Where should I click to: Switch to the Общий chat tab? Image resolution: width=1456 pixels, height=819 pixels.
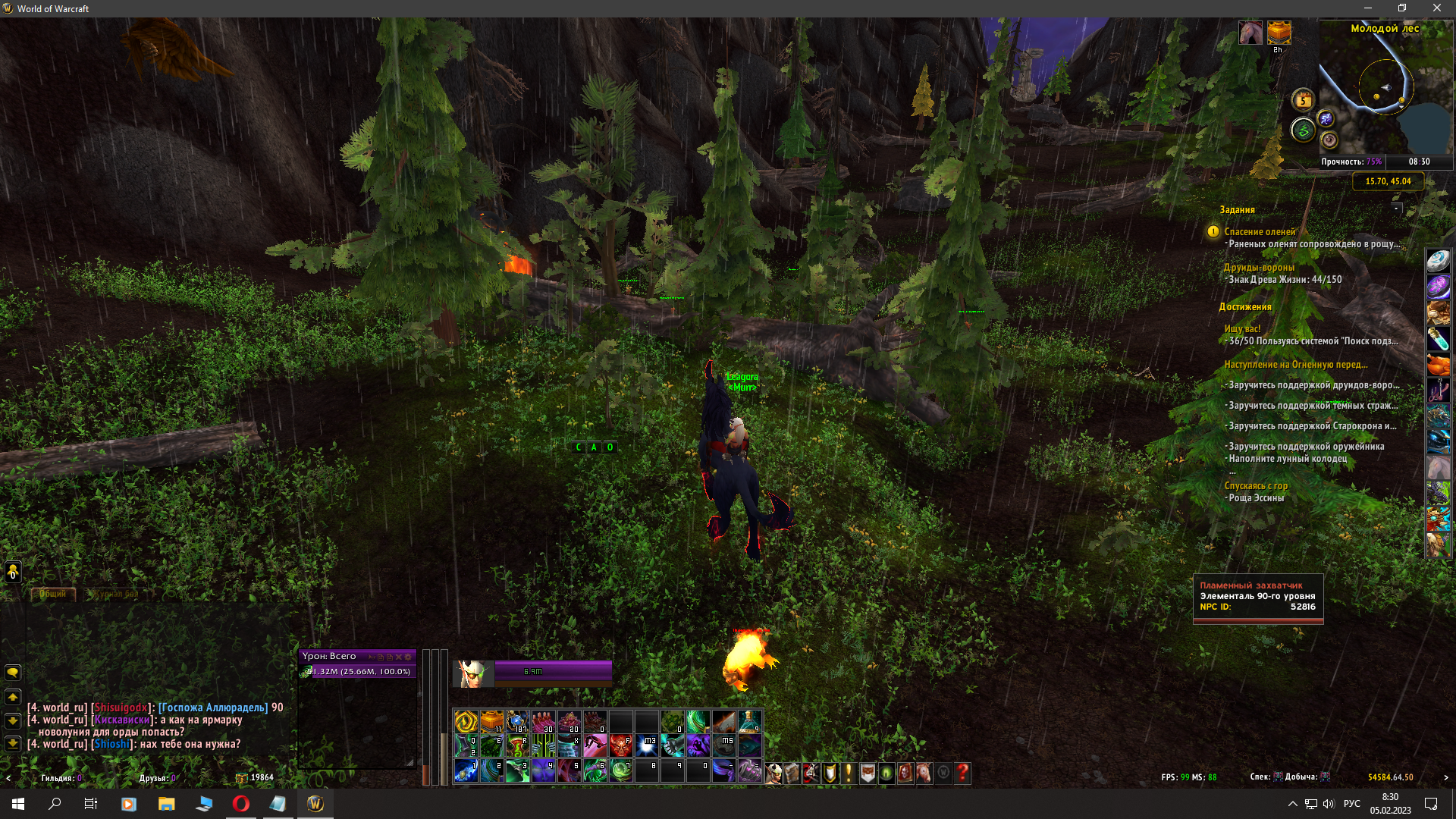pos(53,594)
